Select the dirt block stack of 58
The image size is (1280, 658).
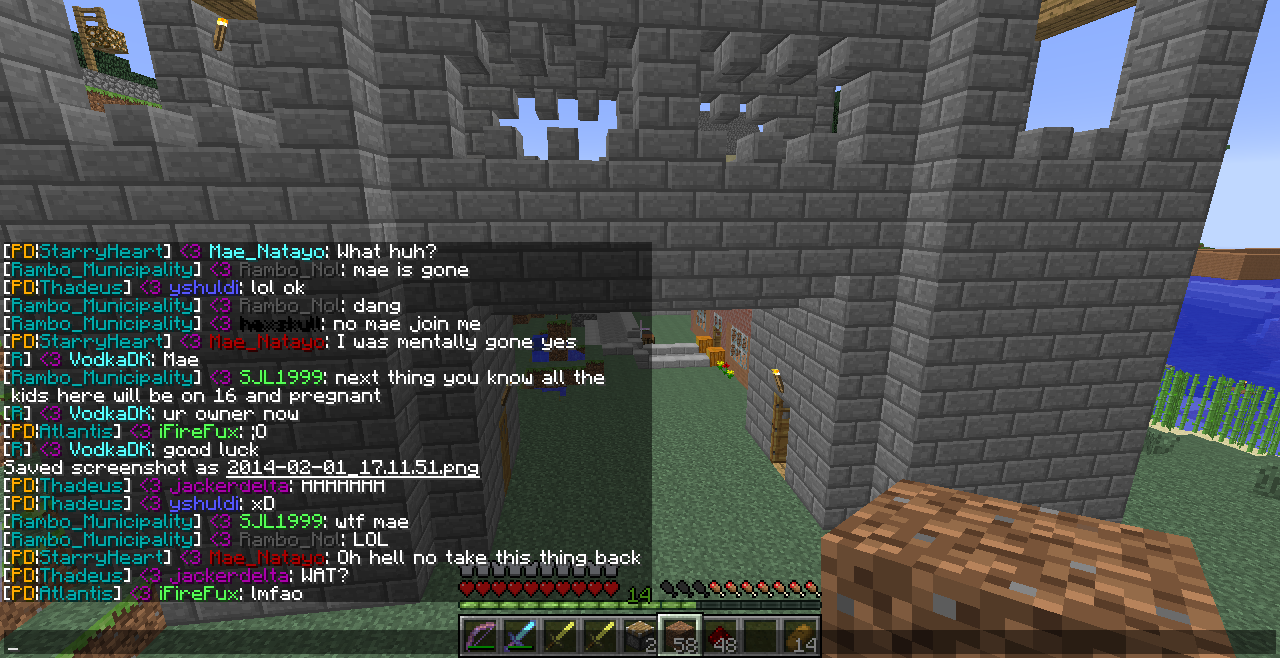pyautogui.click(x=679, y=636)
